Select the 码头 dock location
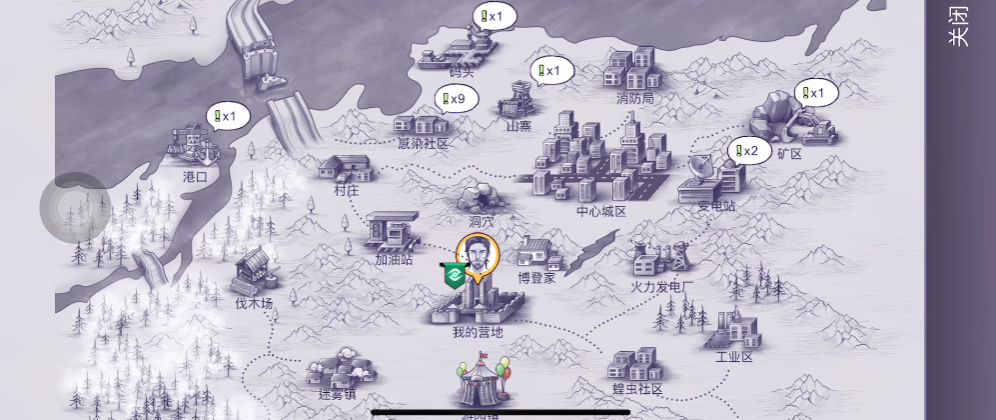Screen dimensions: 996x420 pos(460,52)
